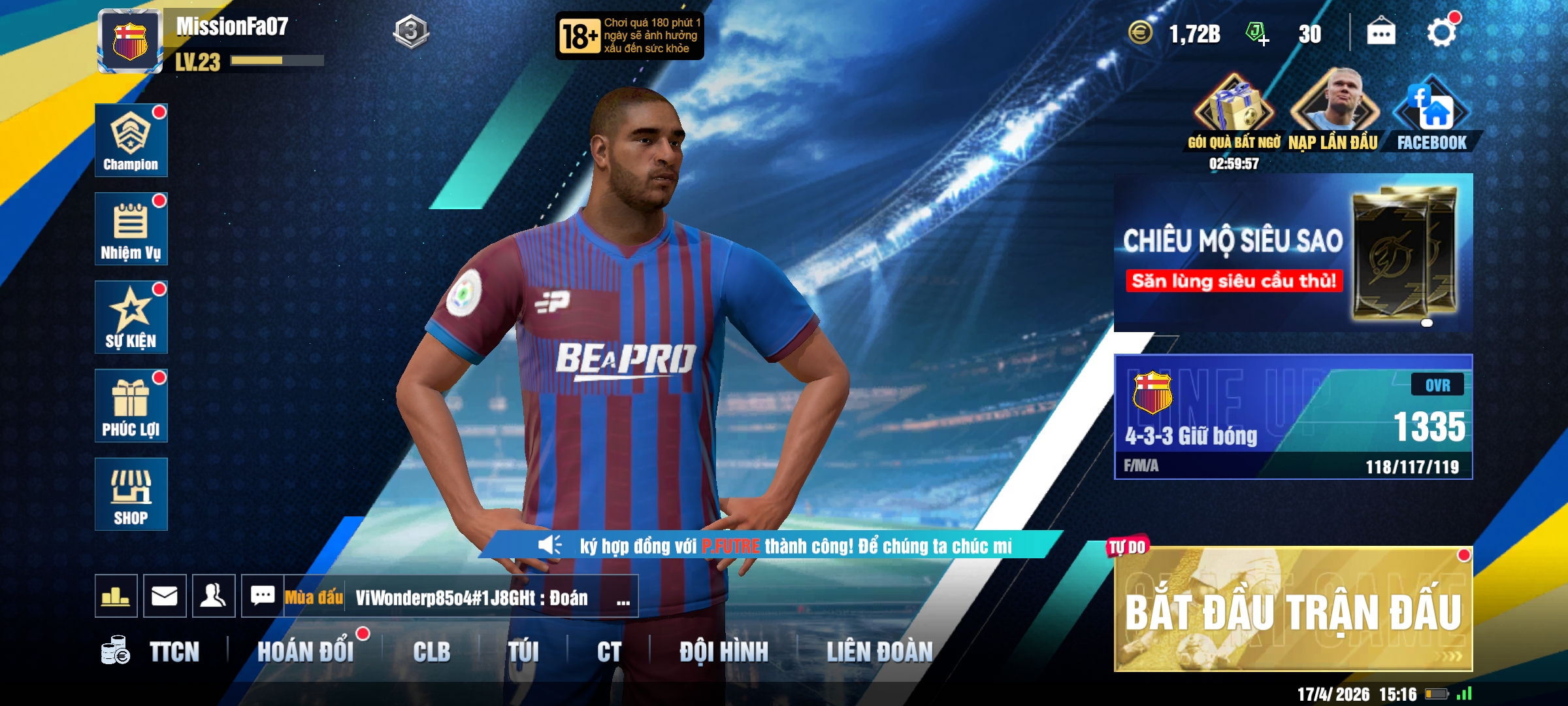Open the Shop store icon
Image resolution: width=1568 pixels, height=706 pixels.
tap(131, 494)
